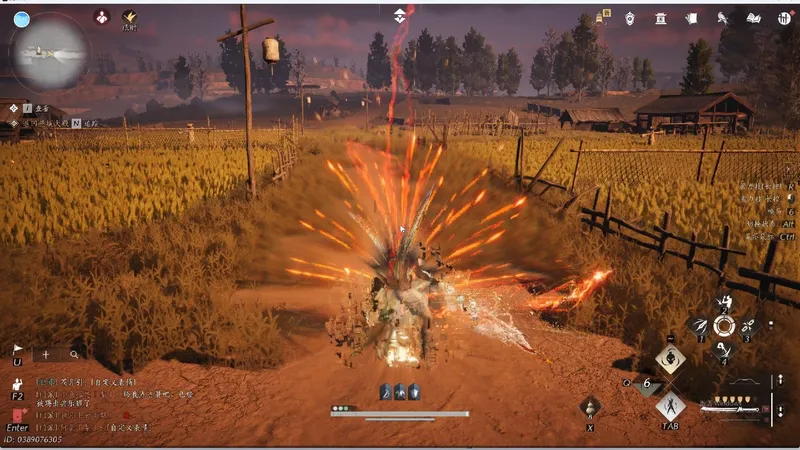
Task: Open the bird messenger menu icon
Action: pos(723,18)
